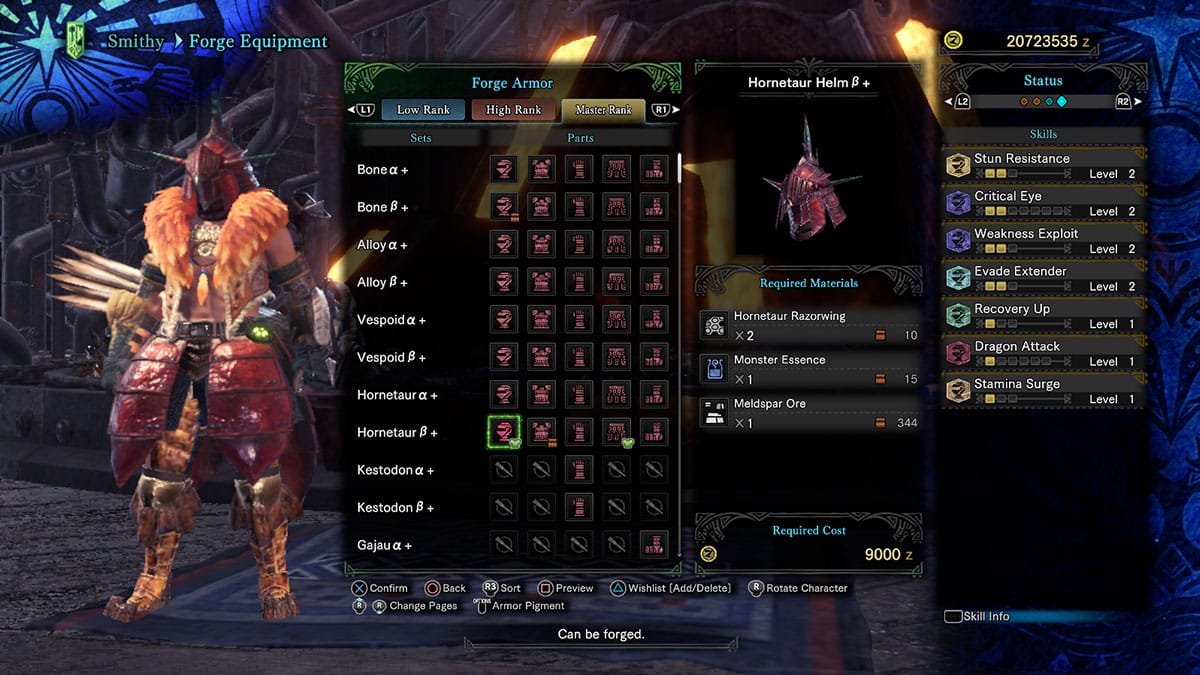1200x675 pixels.
Task: Choose the Kestodon α + set row
Action: (395, 470)
